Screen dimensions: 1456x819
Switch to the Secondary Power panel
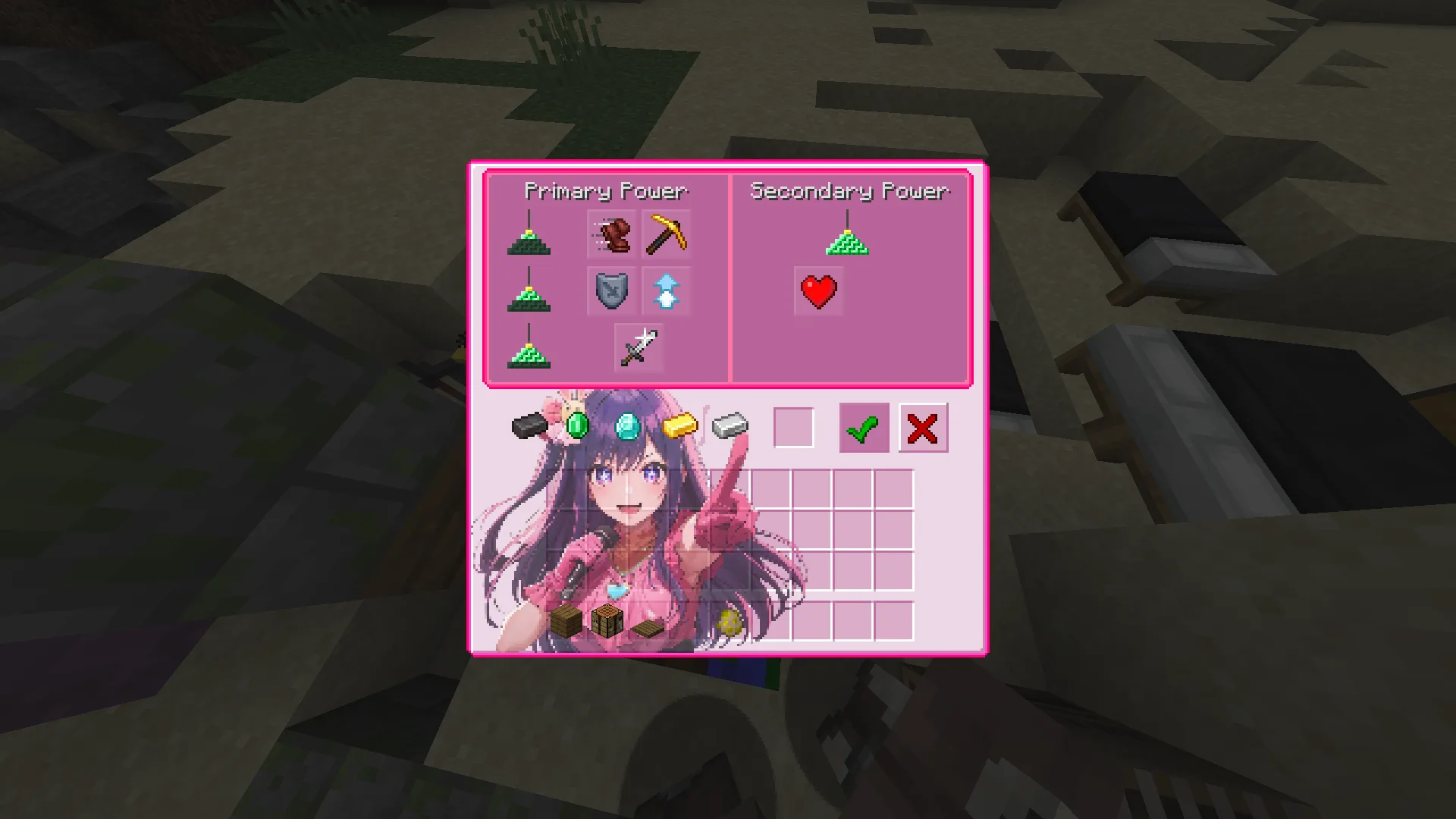(x=849, y=191)
